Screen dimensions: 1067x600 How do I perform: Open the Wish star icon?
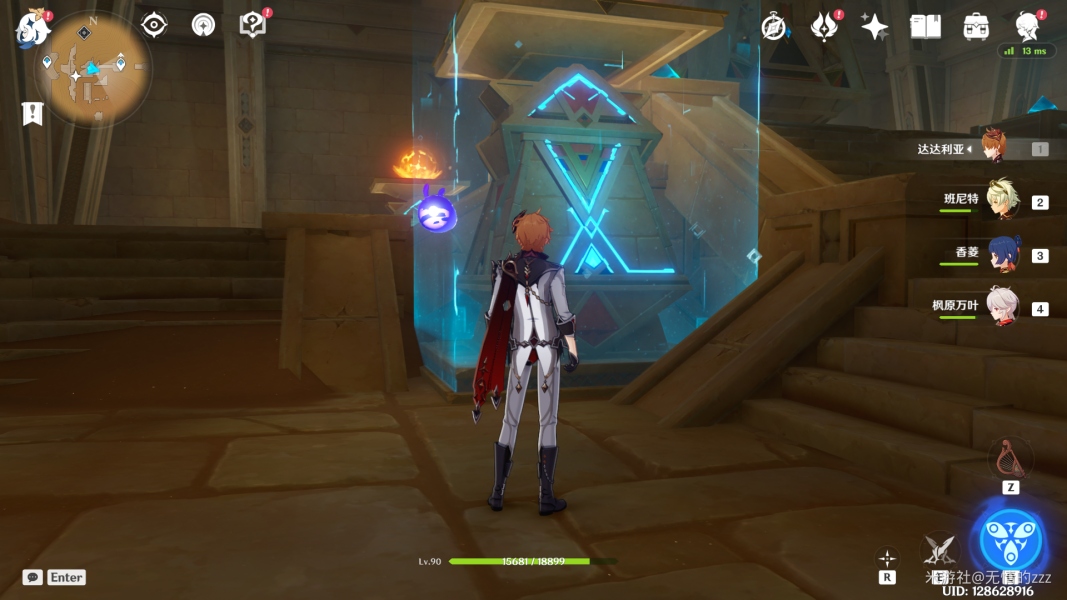[x=875, y=27]
